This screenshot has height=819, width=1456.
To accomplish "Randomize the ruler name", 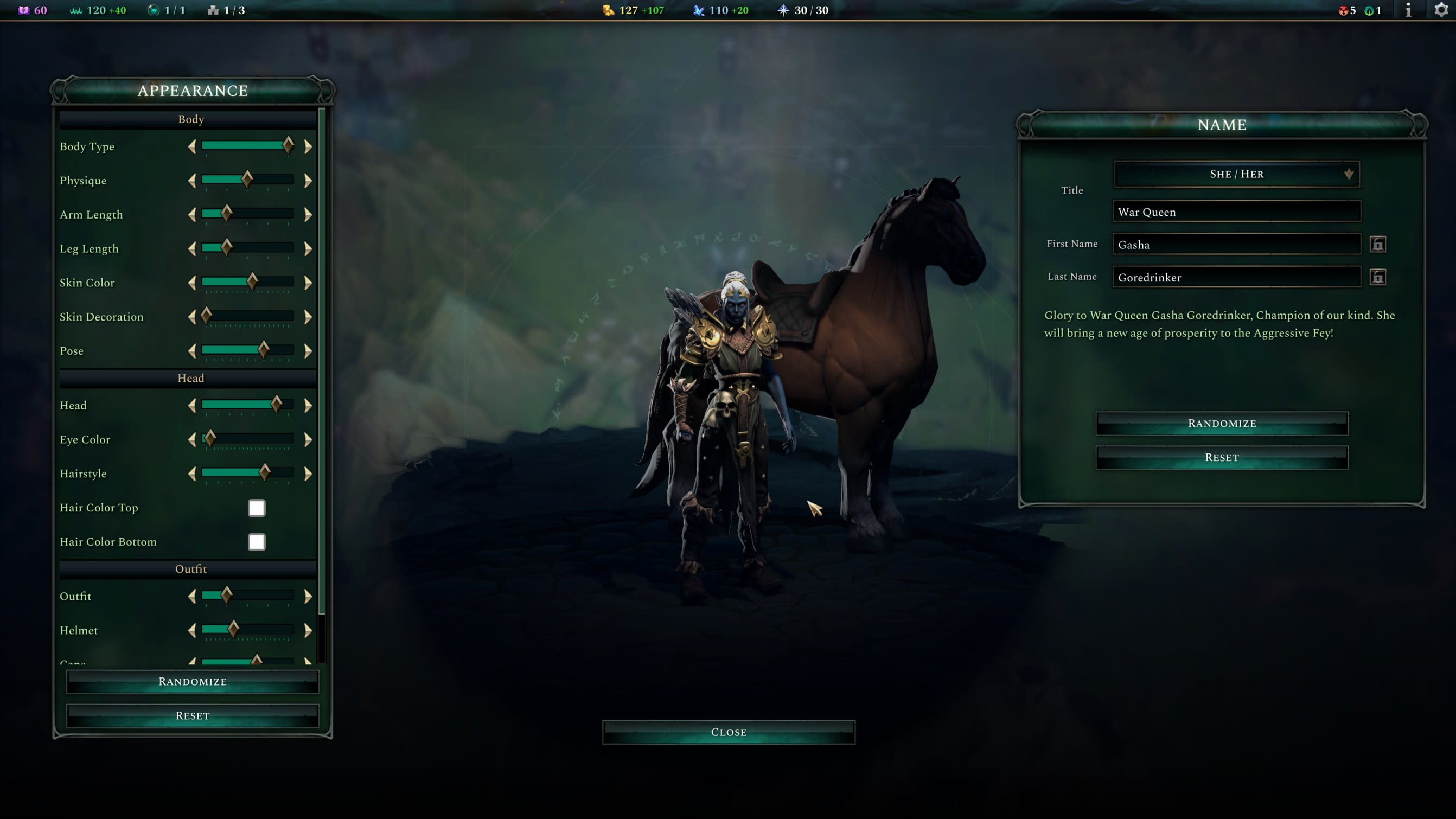I will click(1222, 424).
